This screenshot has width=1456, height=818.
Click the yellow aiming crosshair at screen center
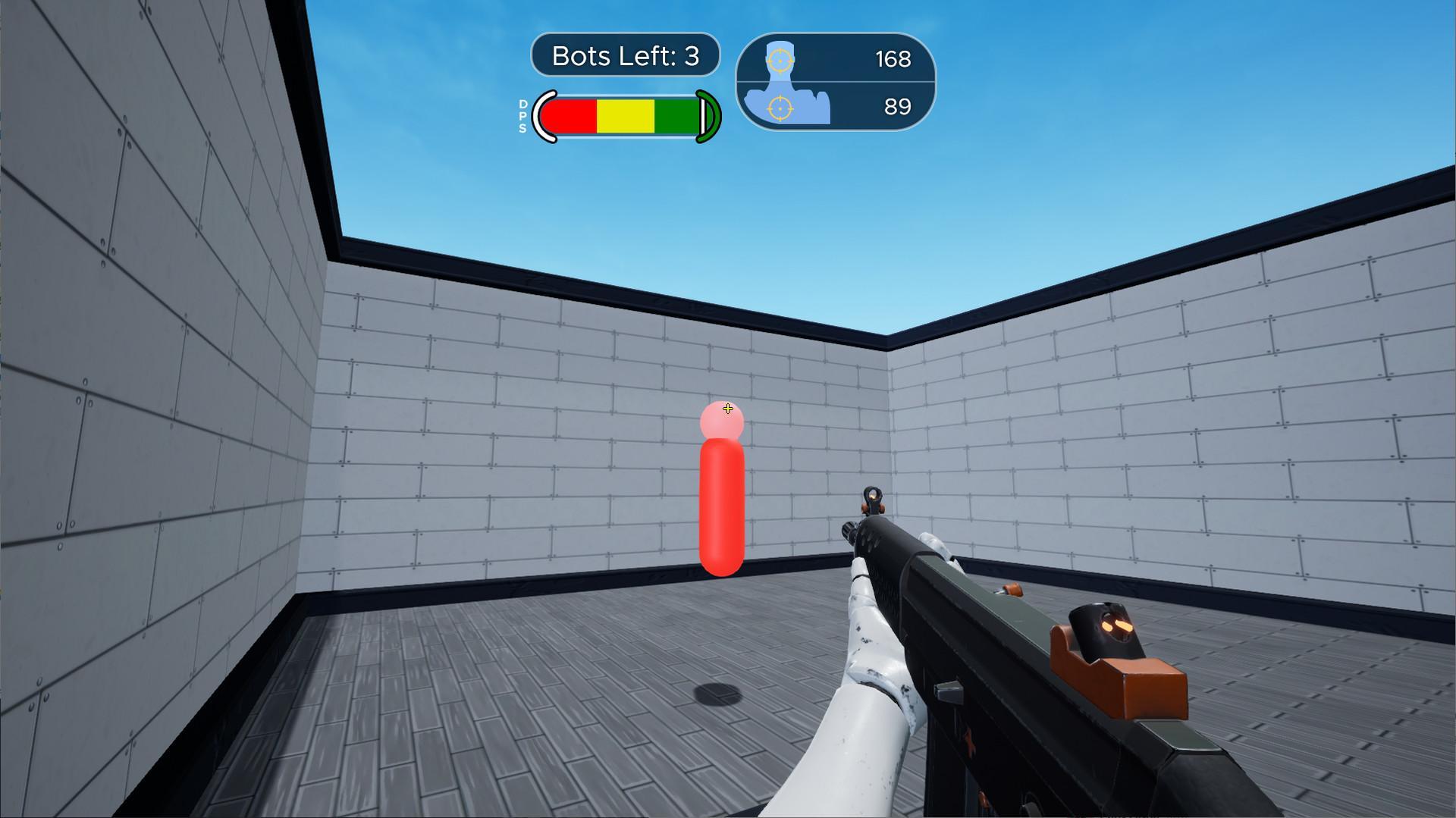click(x=728, y=409)
